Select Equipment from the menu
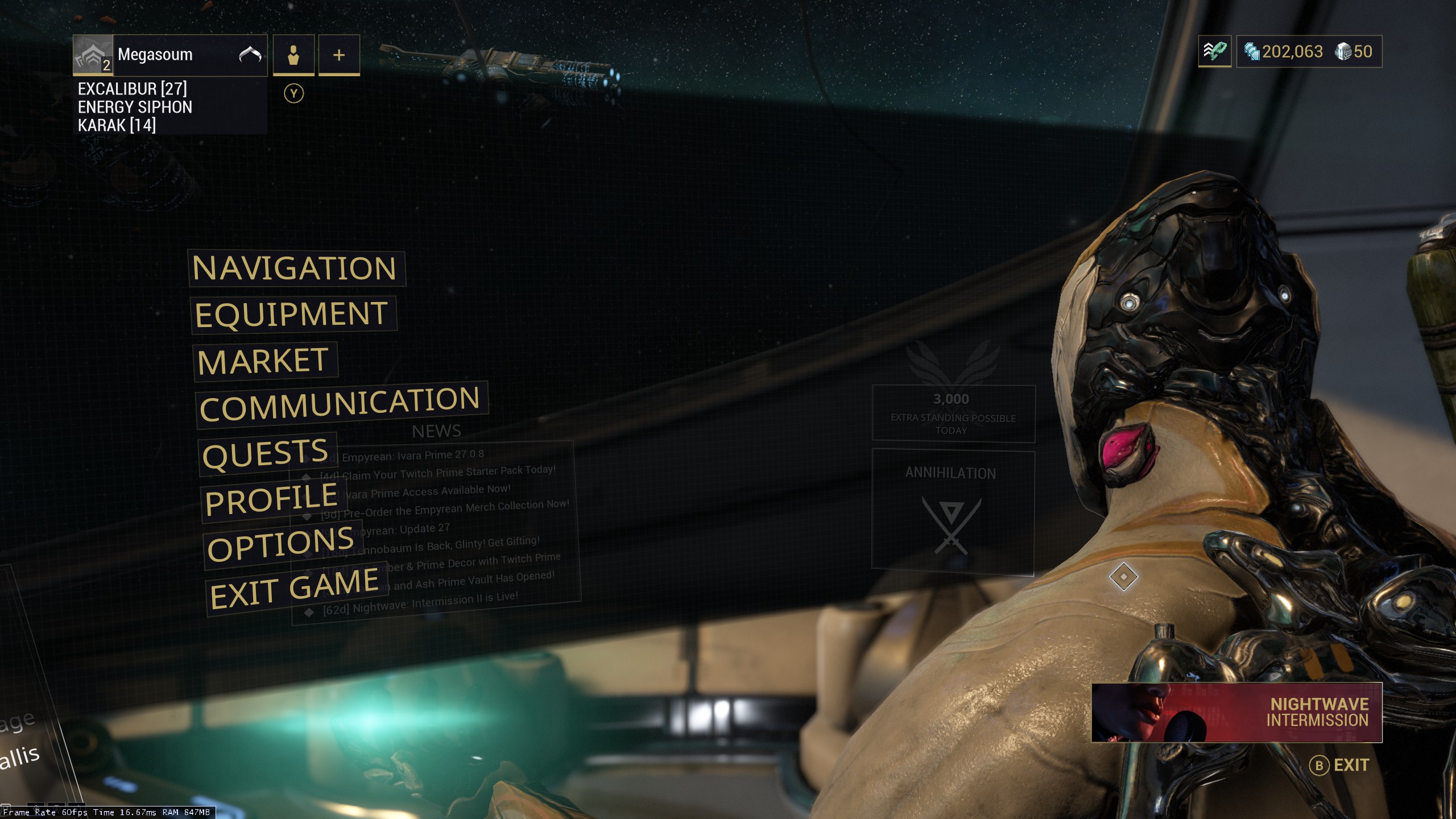Viewport: 1456px width, 819px height. coord(292,315)
